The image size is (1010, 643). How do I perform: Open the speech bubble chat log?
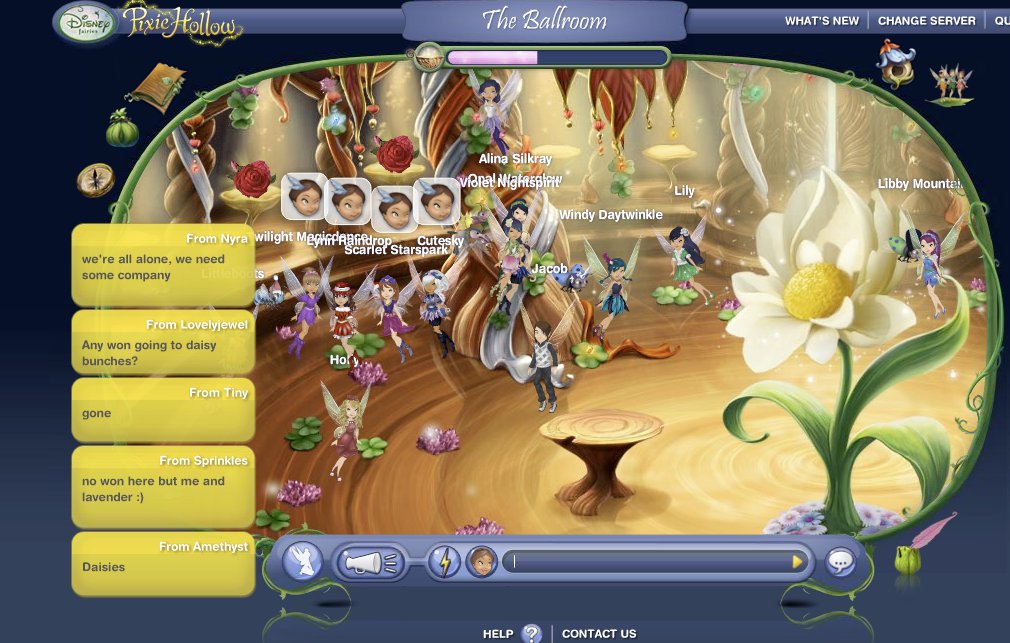point(840,563)
